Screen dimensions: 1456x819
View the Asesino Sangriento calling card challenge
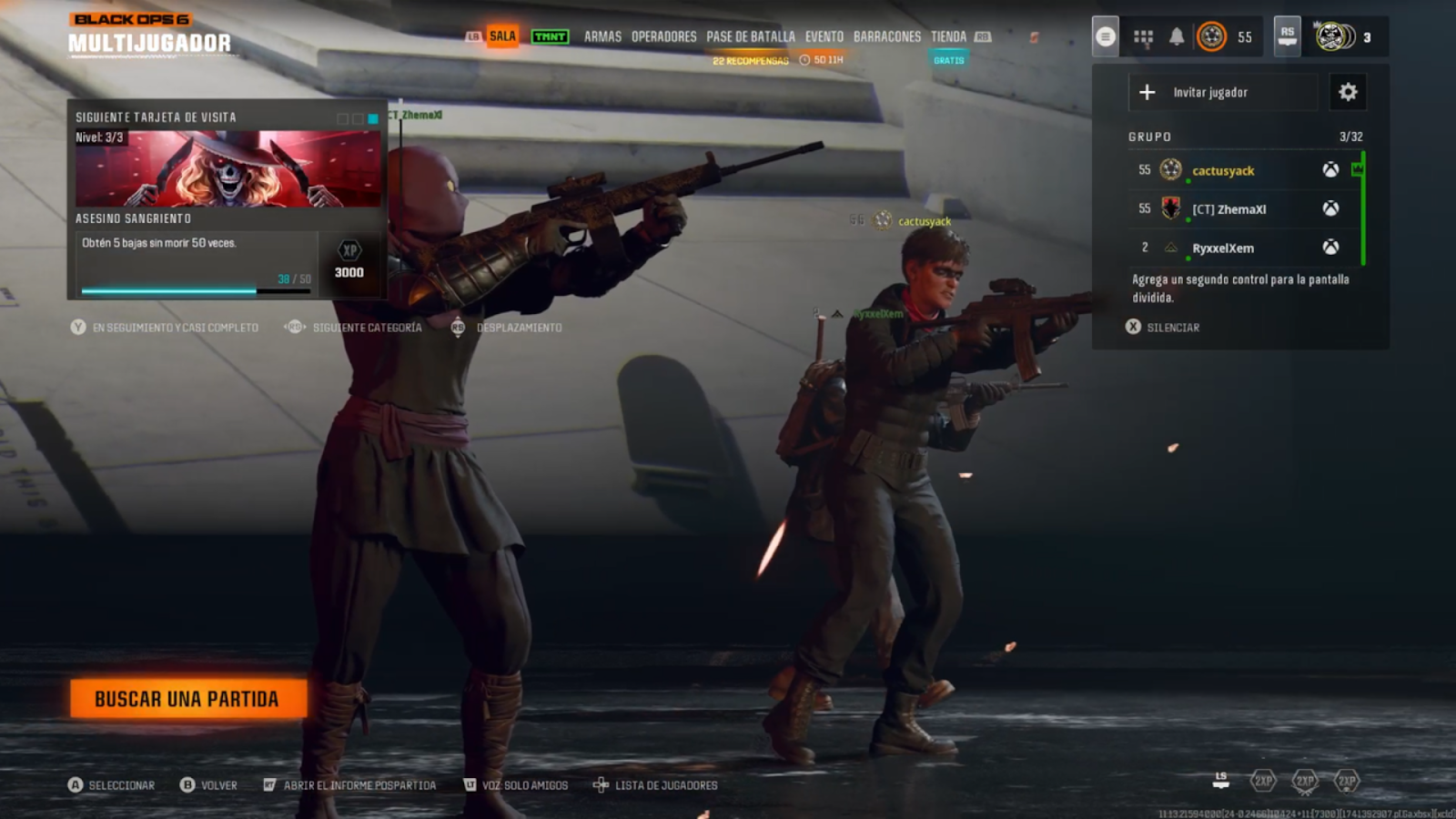[x=227, y=200]
